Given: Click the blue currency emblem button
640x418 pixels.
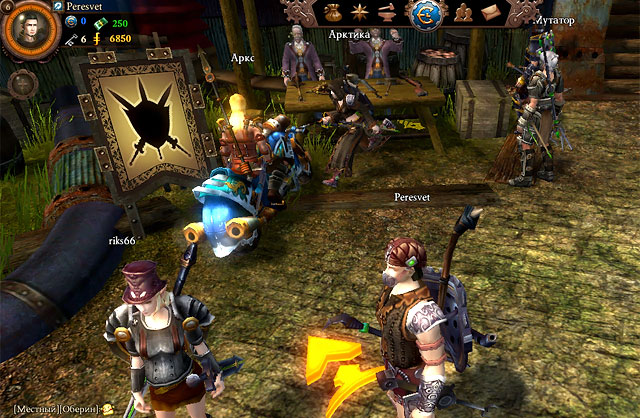Looking at the screenshot, I should (x=421, y=14).
